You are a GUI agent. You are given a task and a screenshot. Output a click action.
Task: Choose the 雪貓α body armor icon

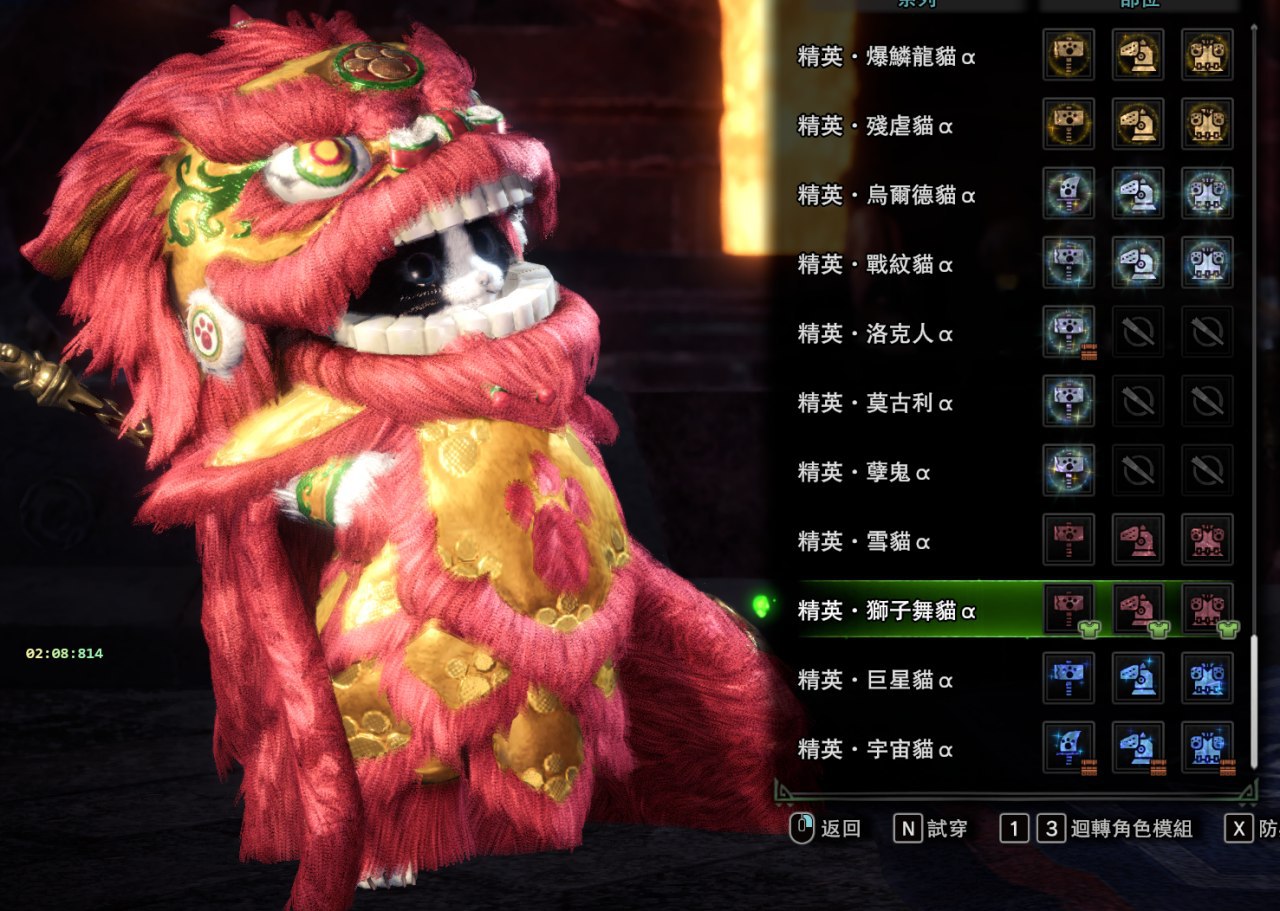click(x=1207, y=539)
